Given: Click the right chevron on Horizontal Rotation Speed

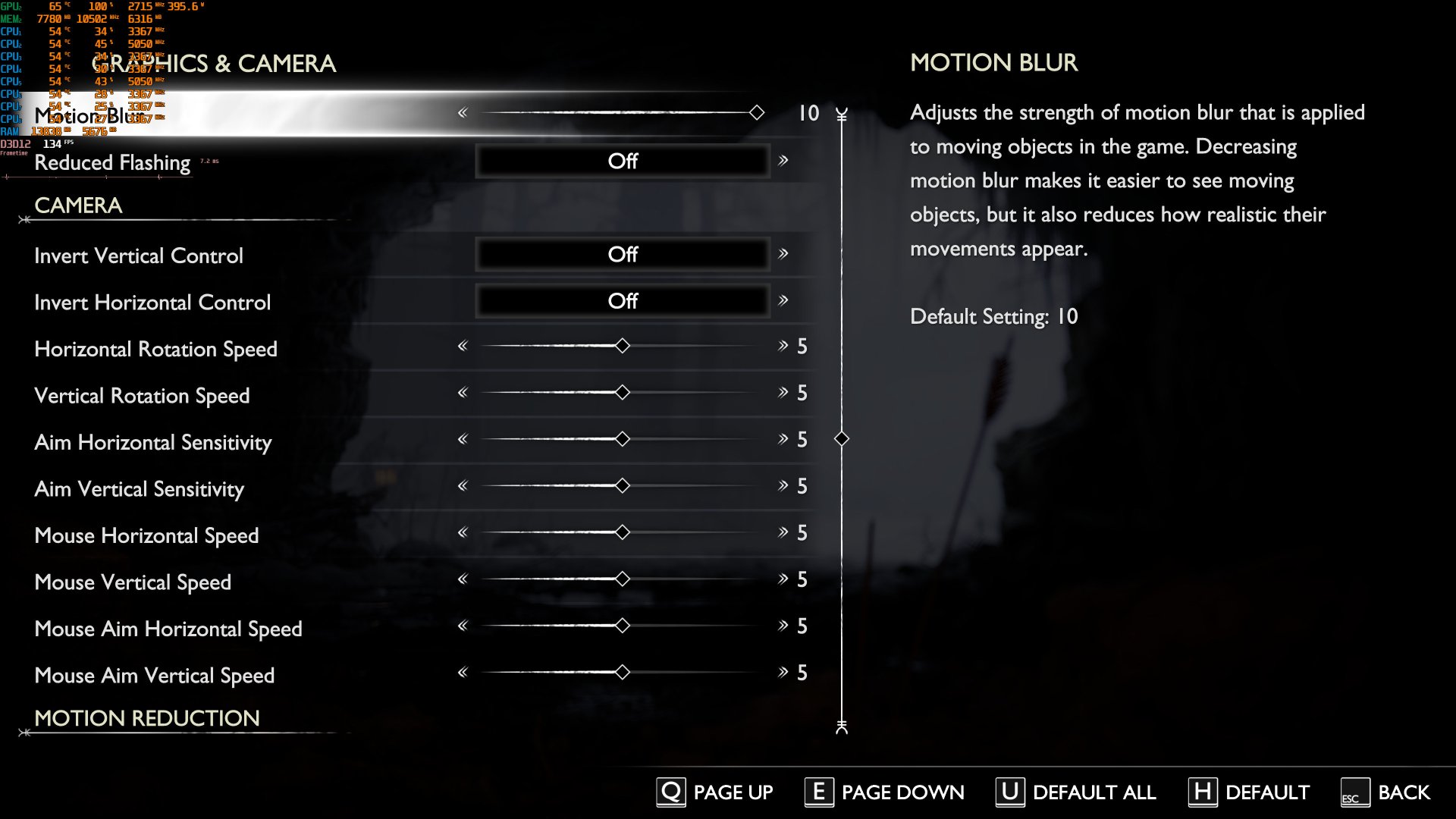Looking at the screenshot, I should click(x=782, y=346).
